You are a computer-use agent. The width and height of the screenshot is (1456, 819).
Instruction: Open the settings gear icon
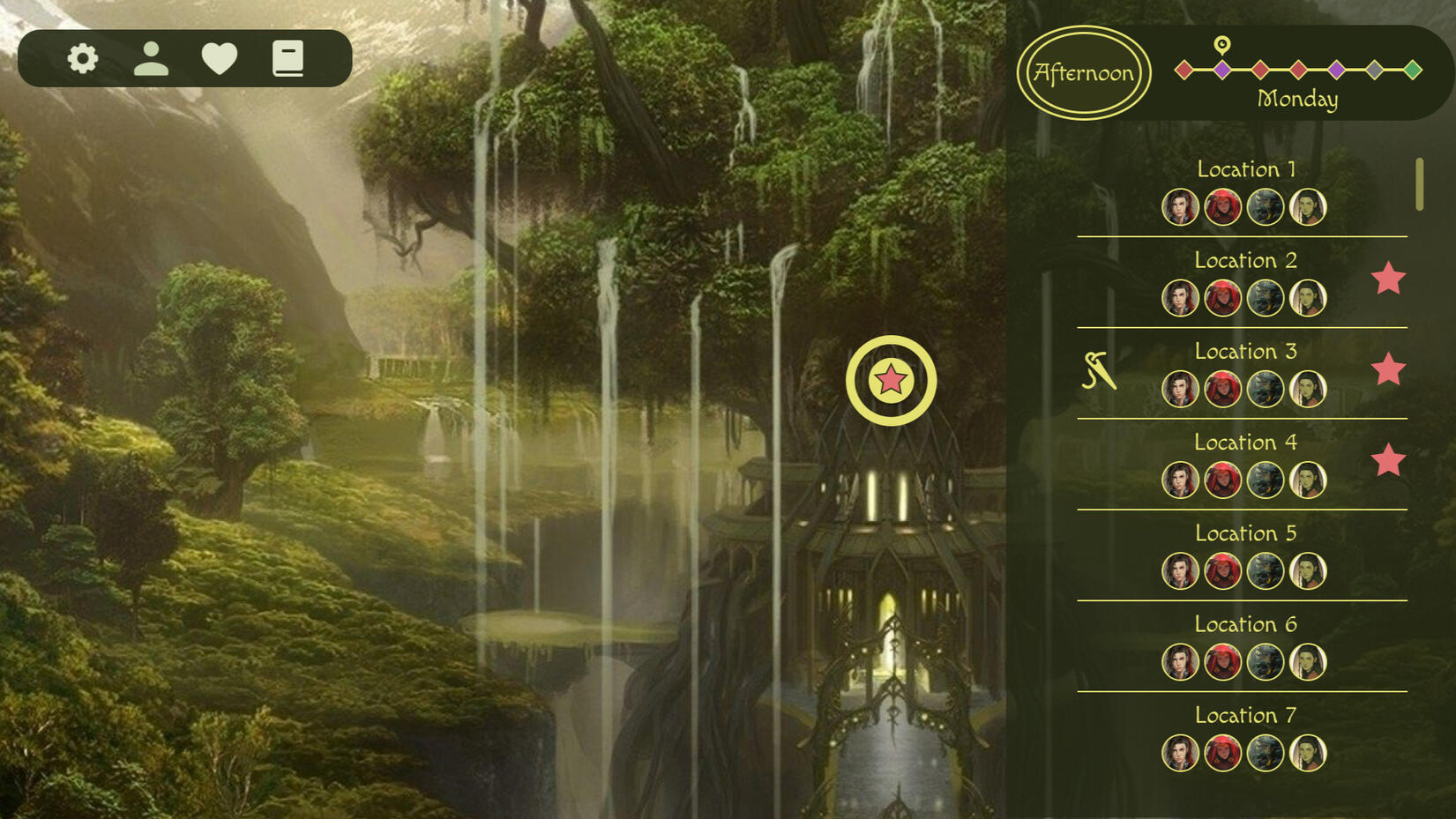(80, 58)
